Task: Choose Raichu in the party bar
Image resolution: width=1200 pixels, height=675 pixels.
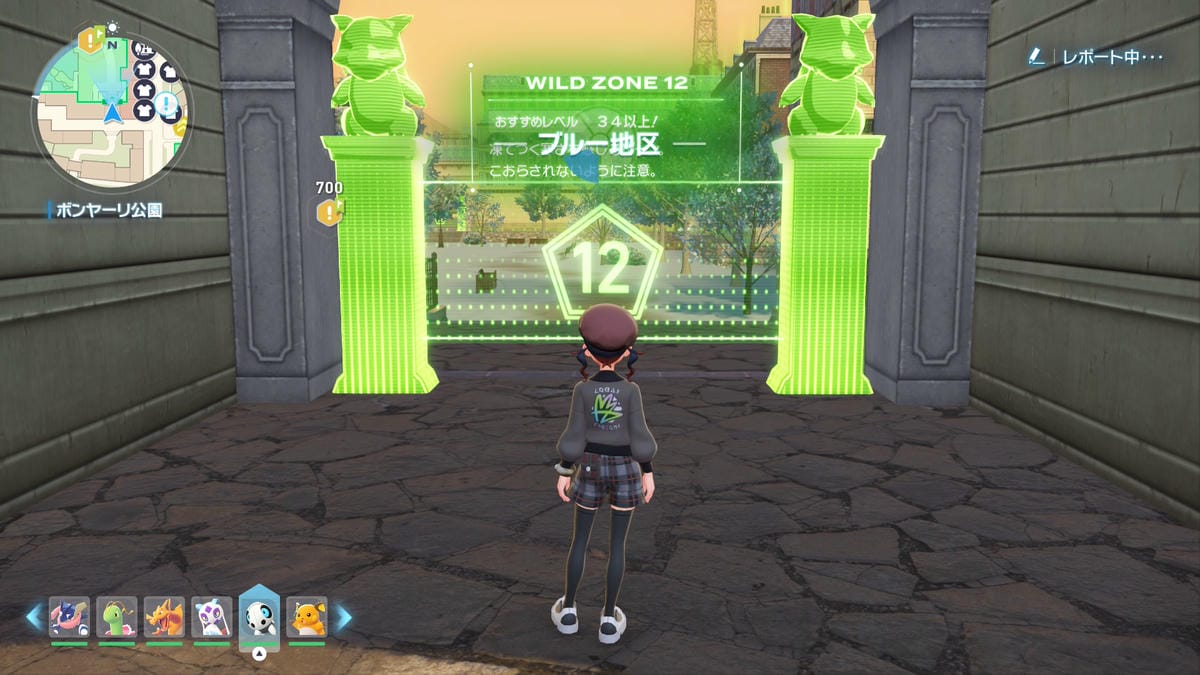Action: tap(307, 617)
